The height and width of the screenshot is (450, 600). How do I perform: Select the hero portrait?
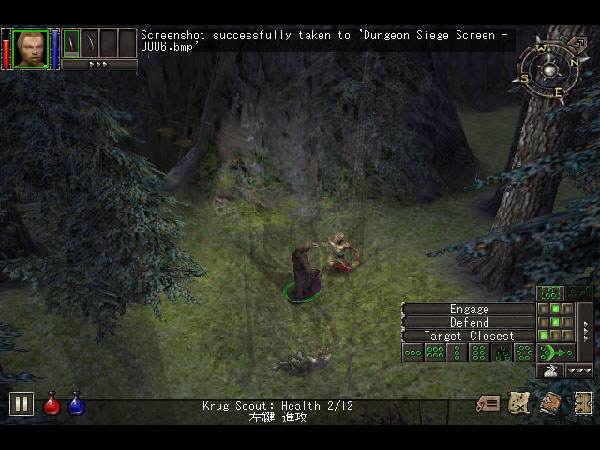[x=31, y=47]
